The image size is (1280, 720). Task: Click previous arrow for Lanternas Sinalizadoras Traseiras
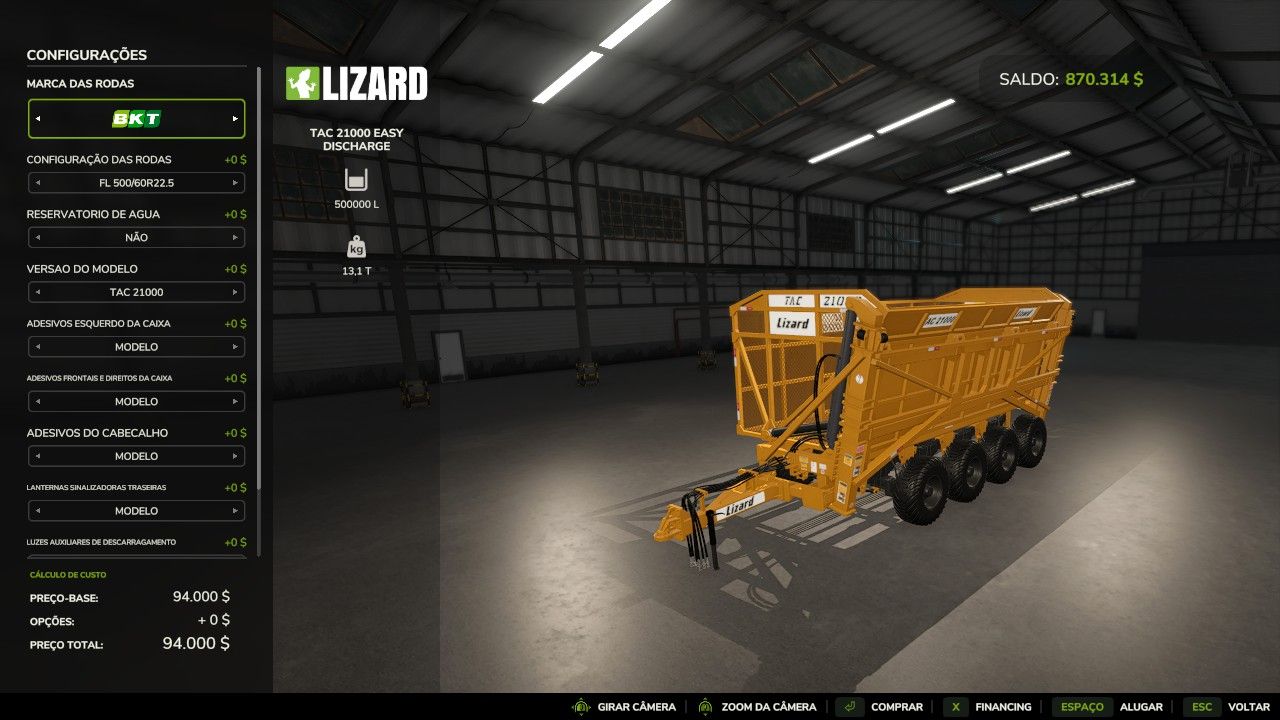point(40,510)
